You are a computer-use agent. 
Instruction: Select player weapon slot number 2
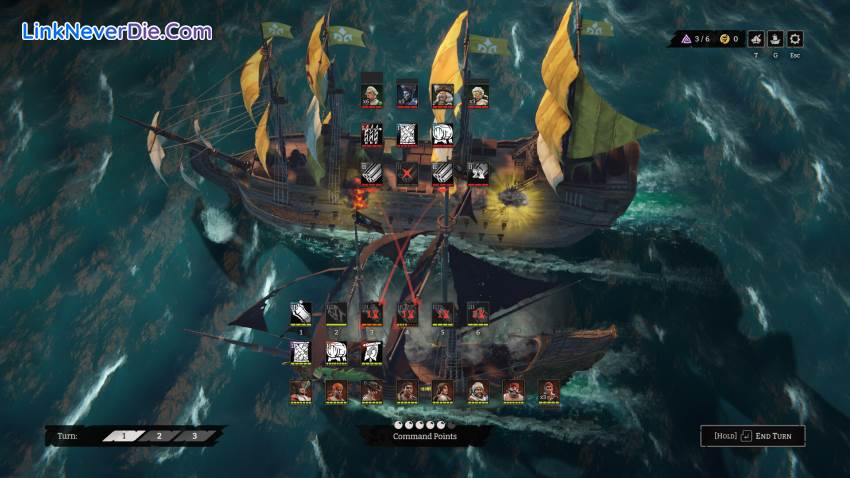[336, 314]
